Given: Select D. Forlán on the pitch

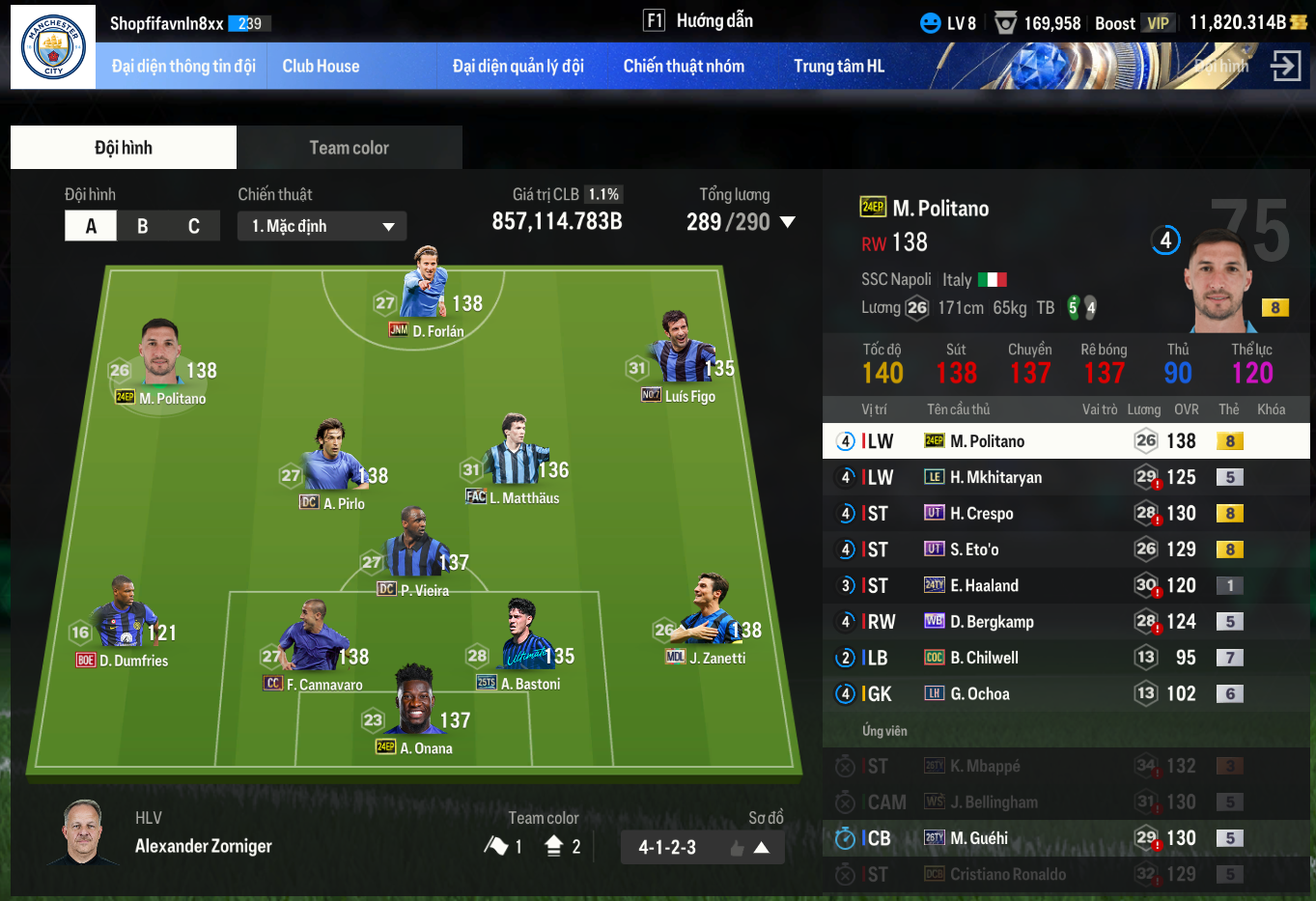Looking at the screenshot, I should (x=425, y=290).
